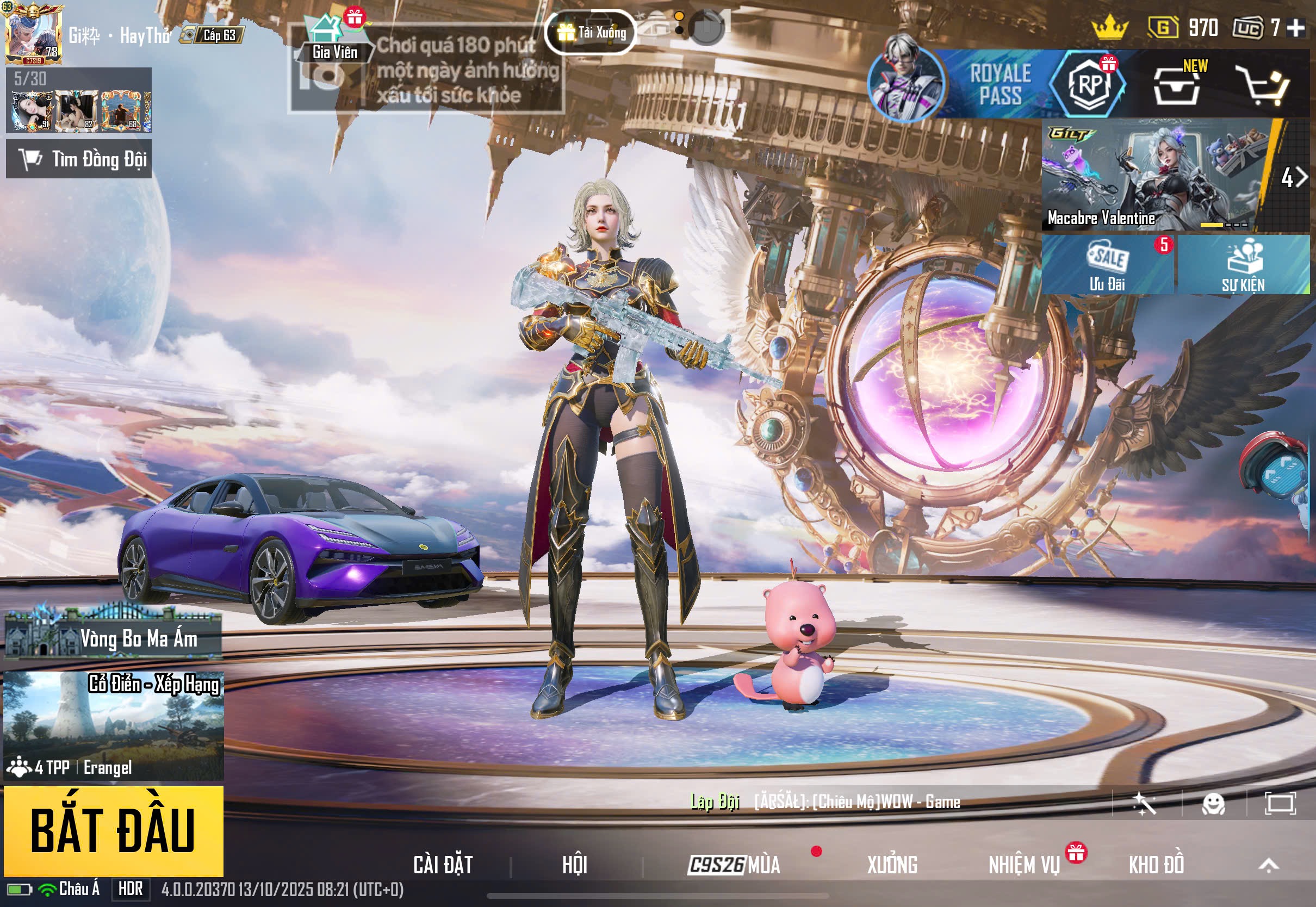Open the SỰ KIỆN events panel
Image resolution: width=1316 pixels, height=907 pixels.
1243,265
